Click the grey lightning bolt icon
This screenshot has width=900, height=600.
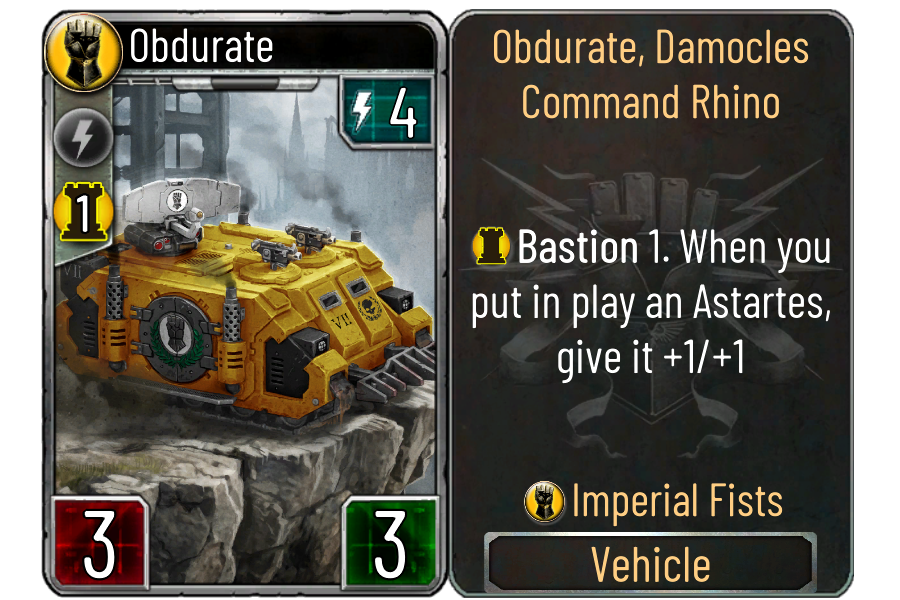(x=74, y=139)
